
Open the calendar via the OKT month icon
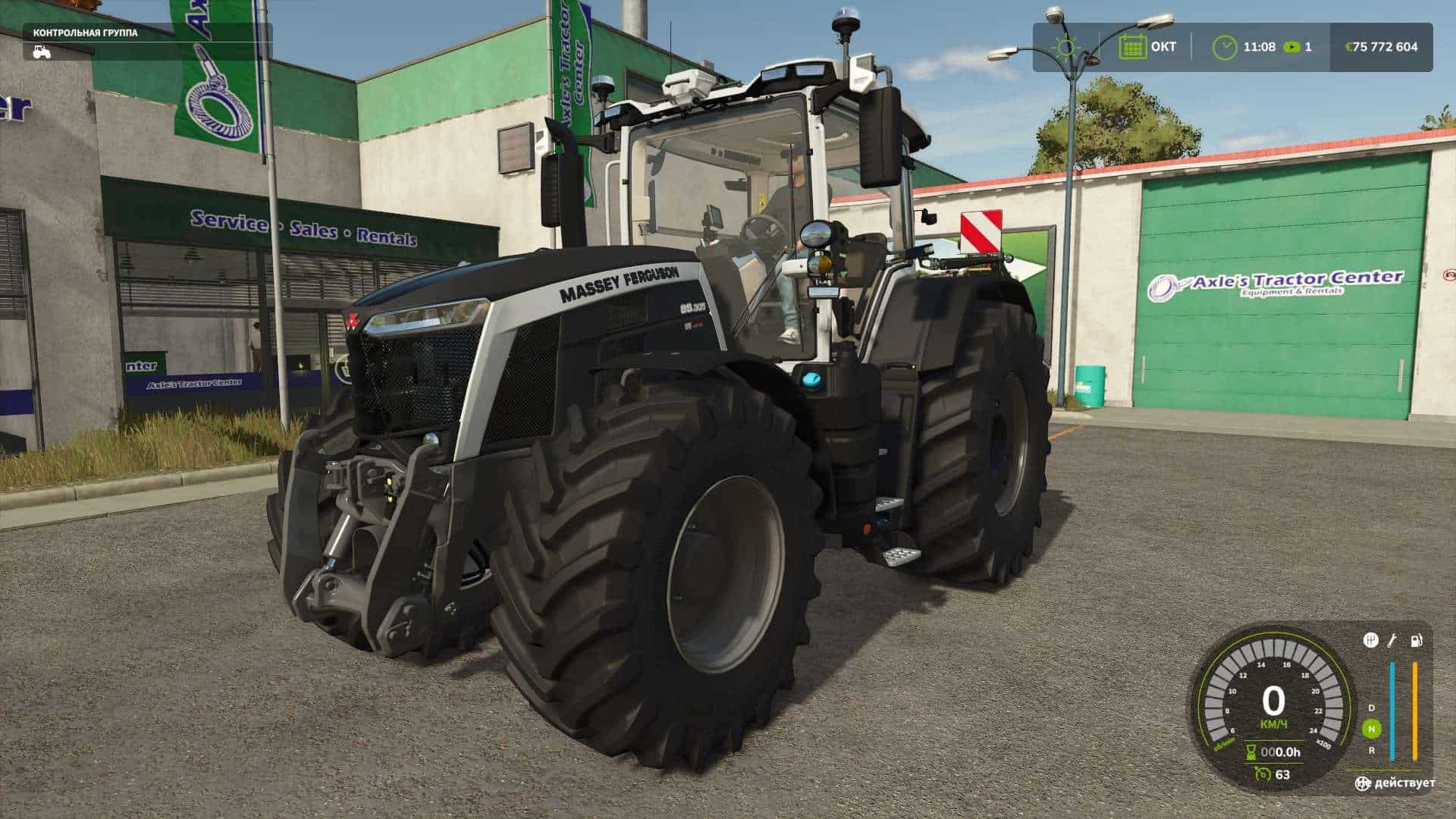click(x=1132, y=46)
